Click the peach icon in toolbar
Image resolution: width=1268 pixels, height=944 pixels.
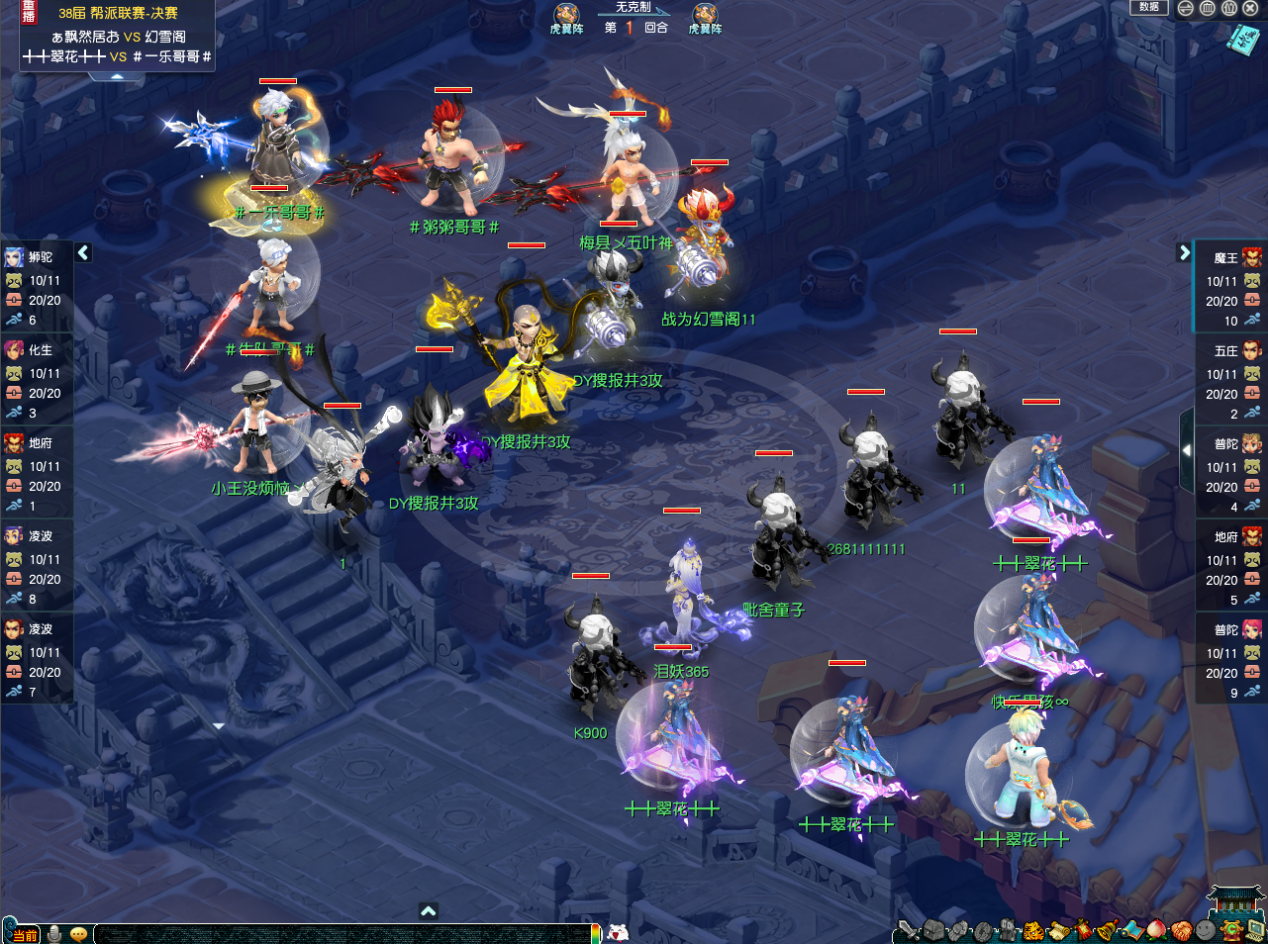[x=1156, y=930]
